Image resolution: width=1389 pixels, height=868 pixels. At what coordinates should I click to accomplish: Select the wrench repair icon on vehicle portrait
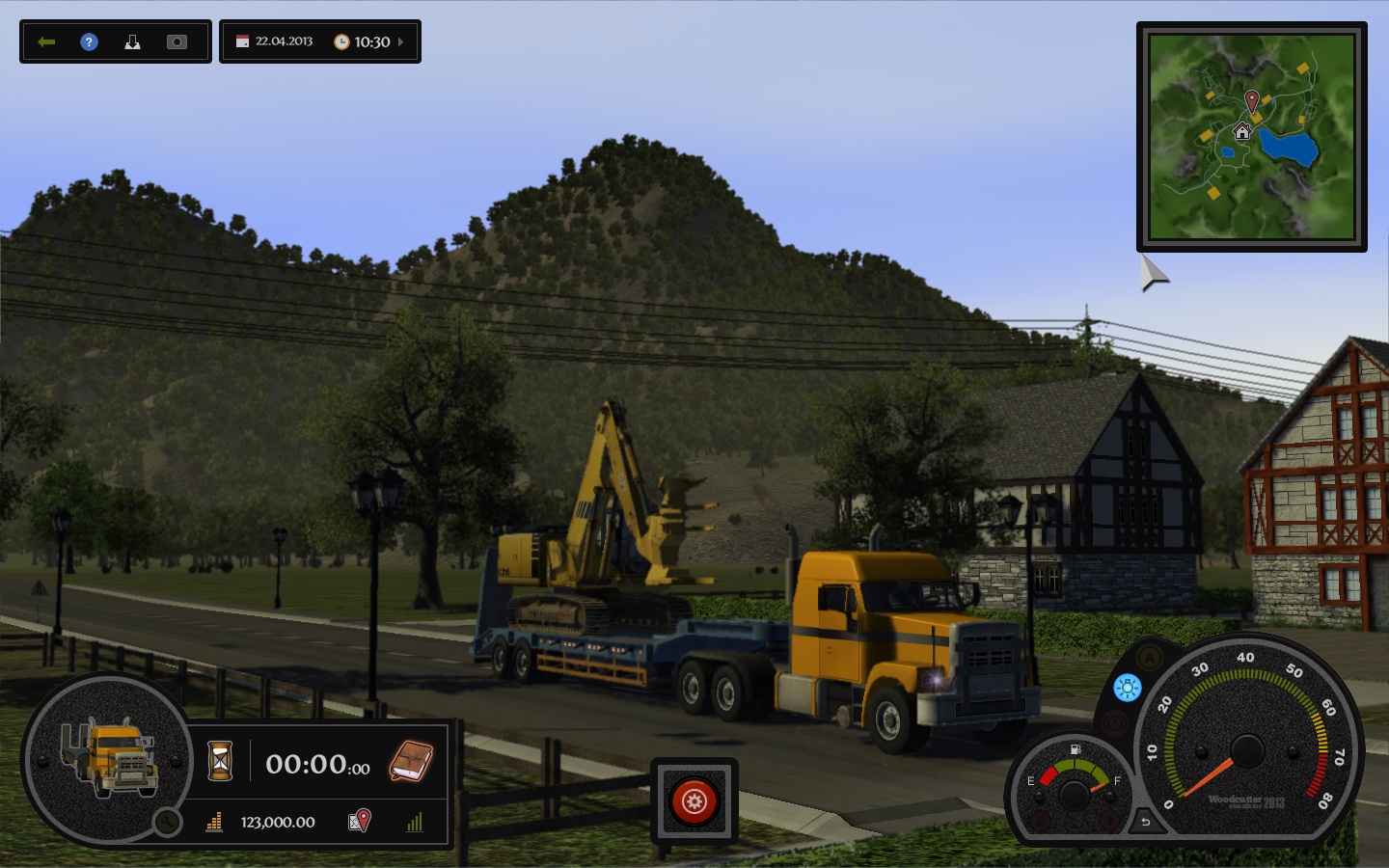pos(167,824)
